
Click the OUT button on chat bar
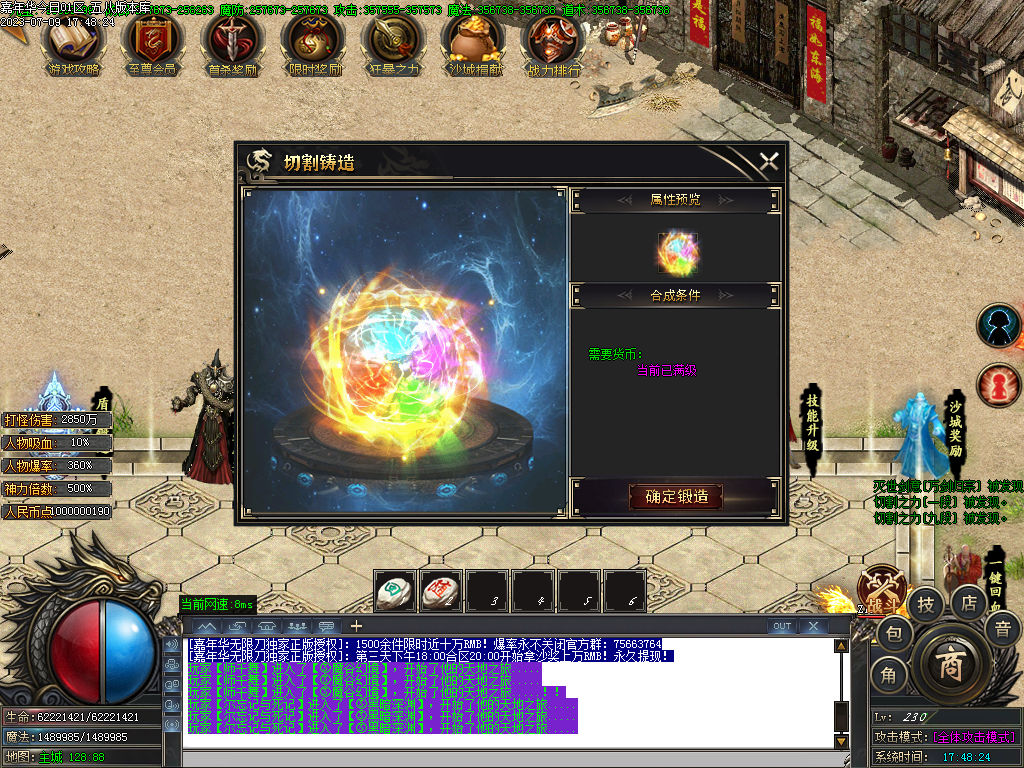(782, 626)
